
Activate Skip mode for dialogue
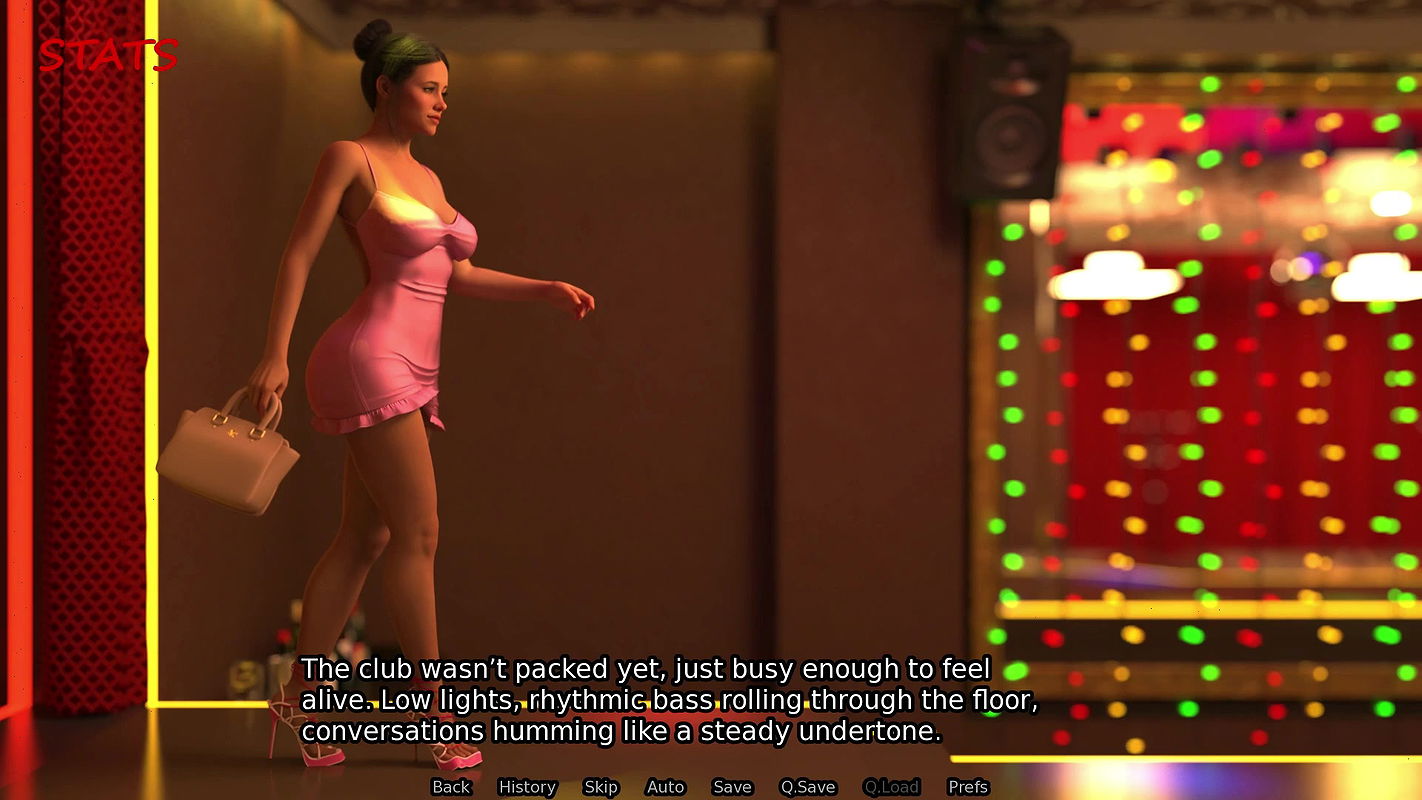click(x=601, y=787)
